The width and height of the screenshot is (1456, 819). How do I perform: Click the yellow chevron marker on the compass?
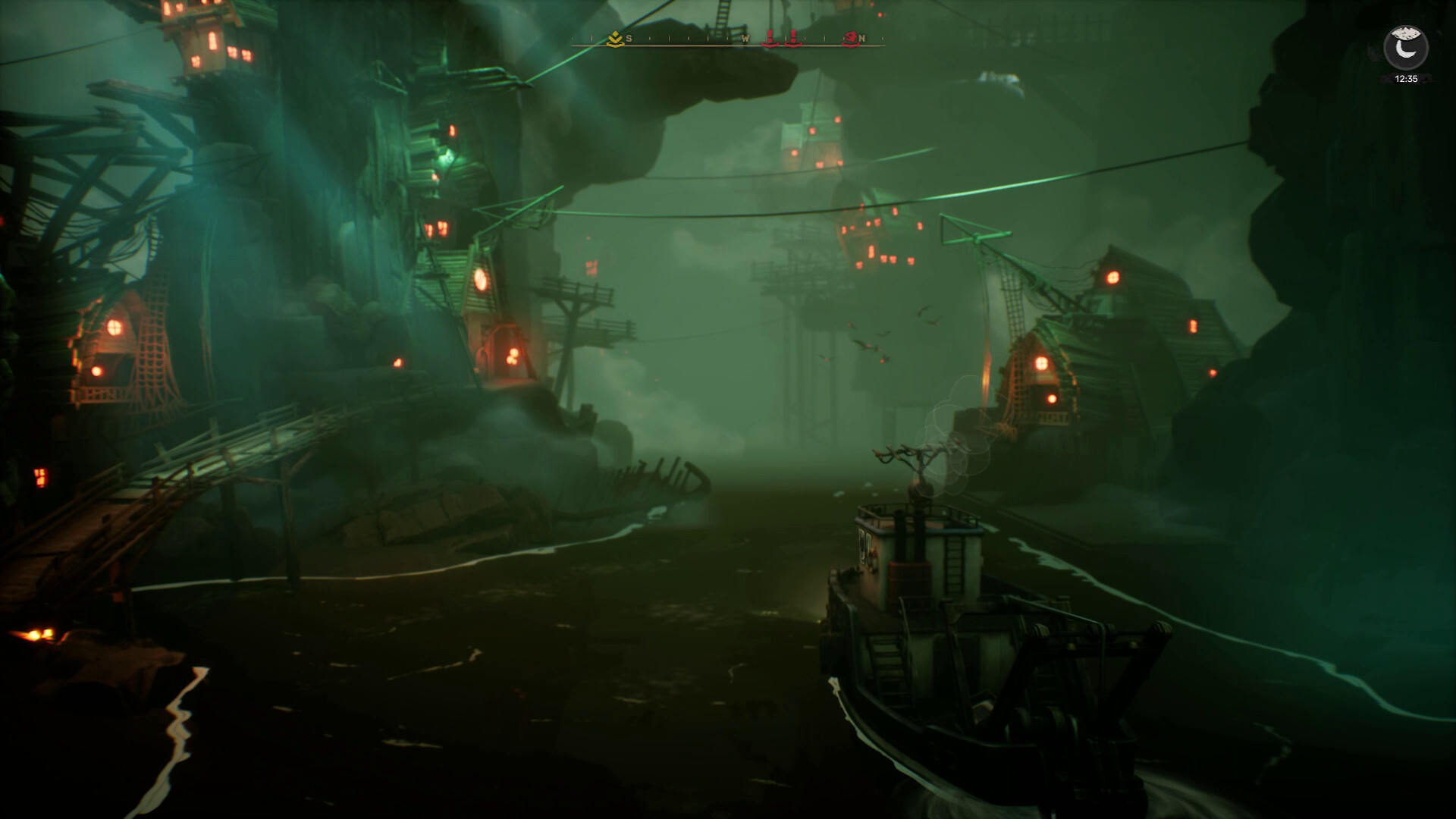(615, 39)
